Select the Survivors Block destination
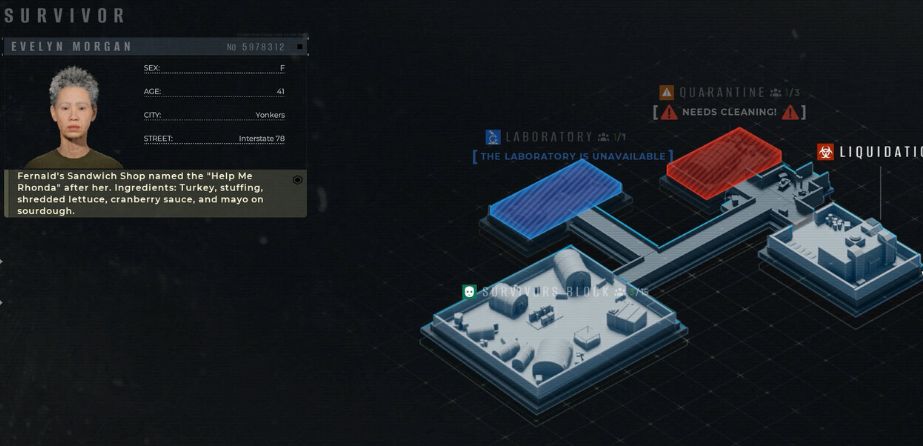The image size is (923, 446). pyautogui.click(x=545, y=291)
